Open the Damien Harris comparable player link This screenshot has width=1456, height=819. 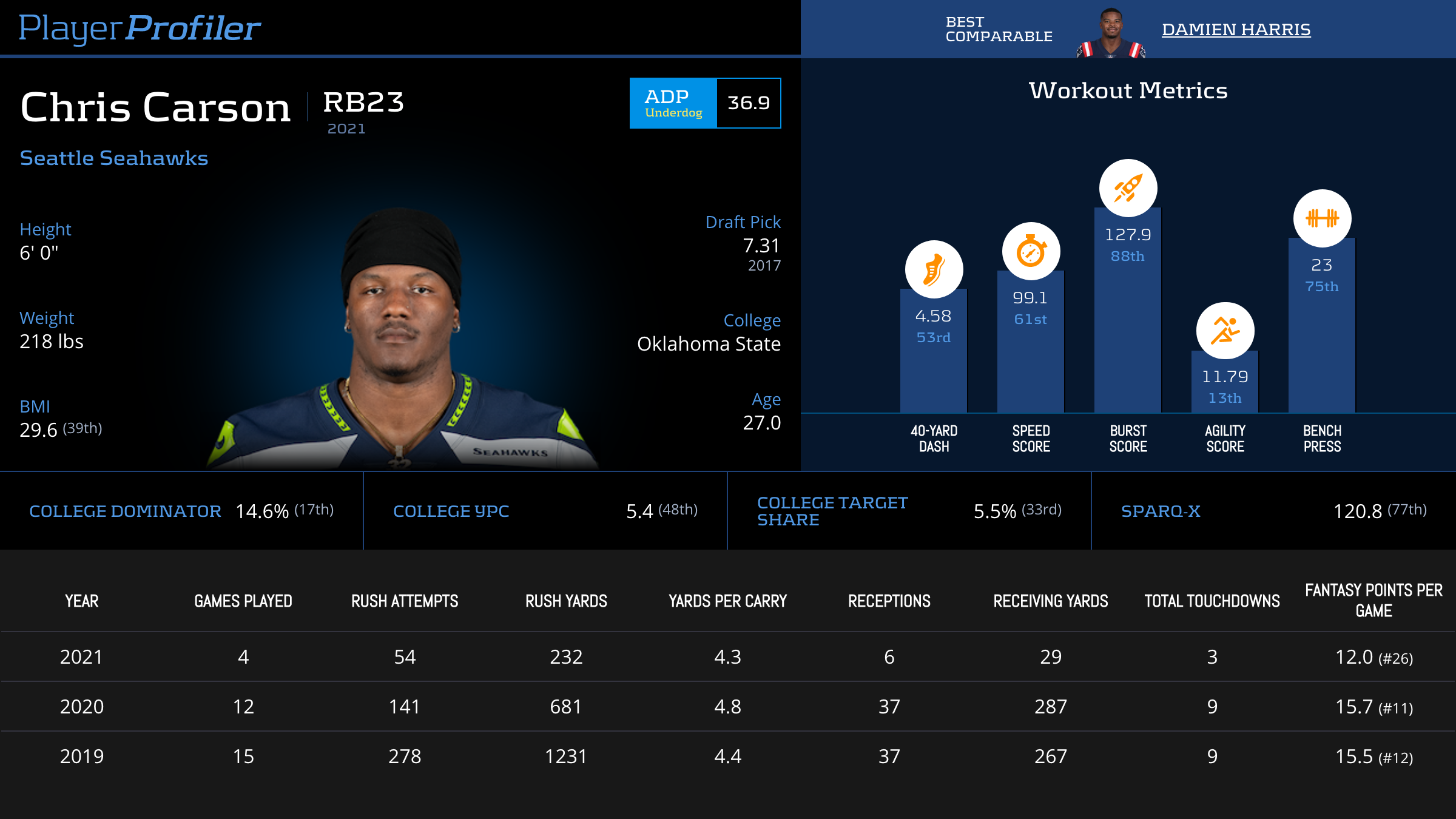1236,29
